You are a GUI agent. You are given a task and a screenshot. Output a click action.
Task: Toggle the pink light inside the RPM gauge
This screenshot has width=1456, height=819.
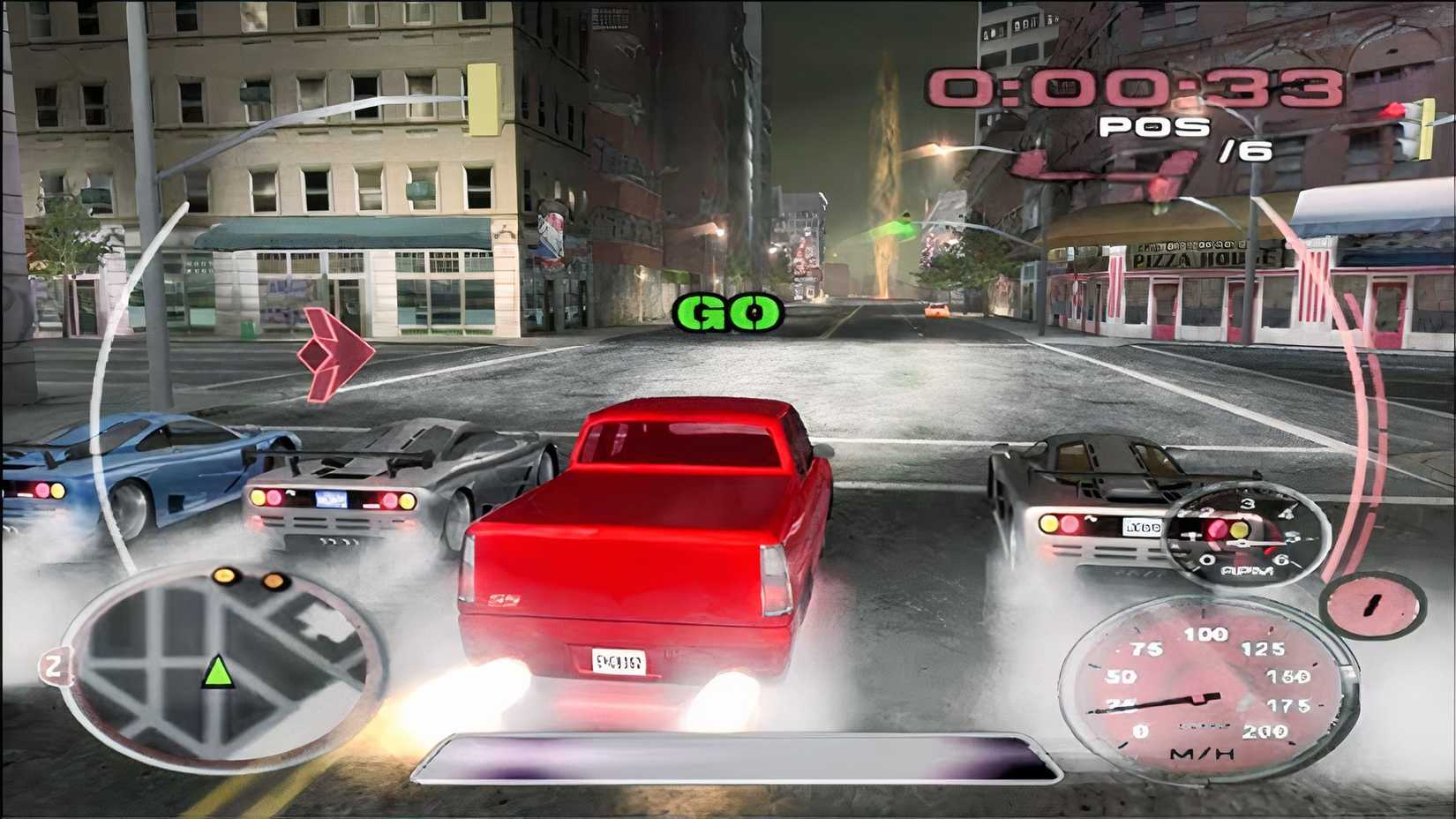coord(1217,528)
